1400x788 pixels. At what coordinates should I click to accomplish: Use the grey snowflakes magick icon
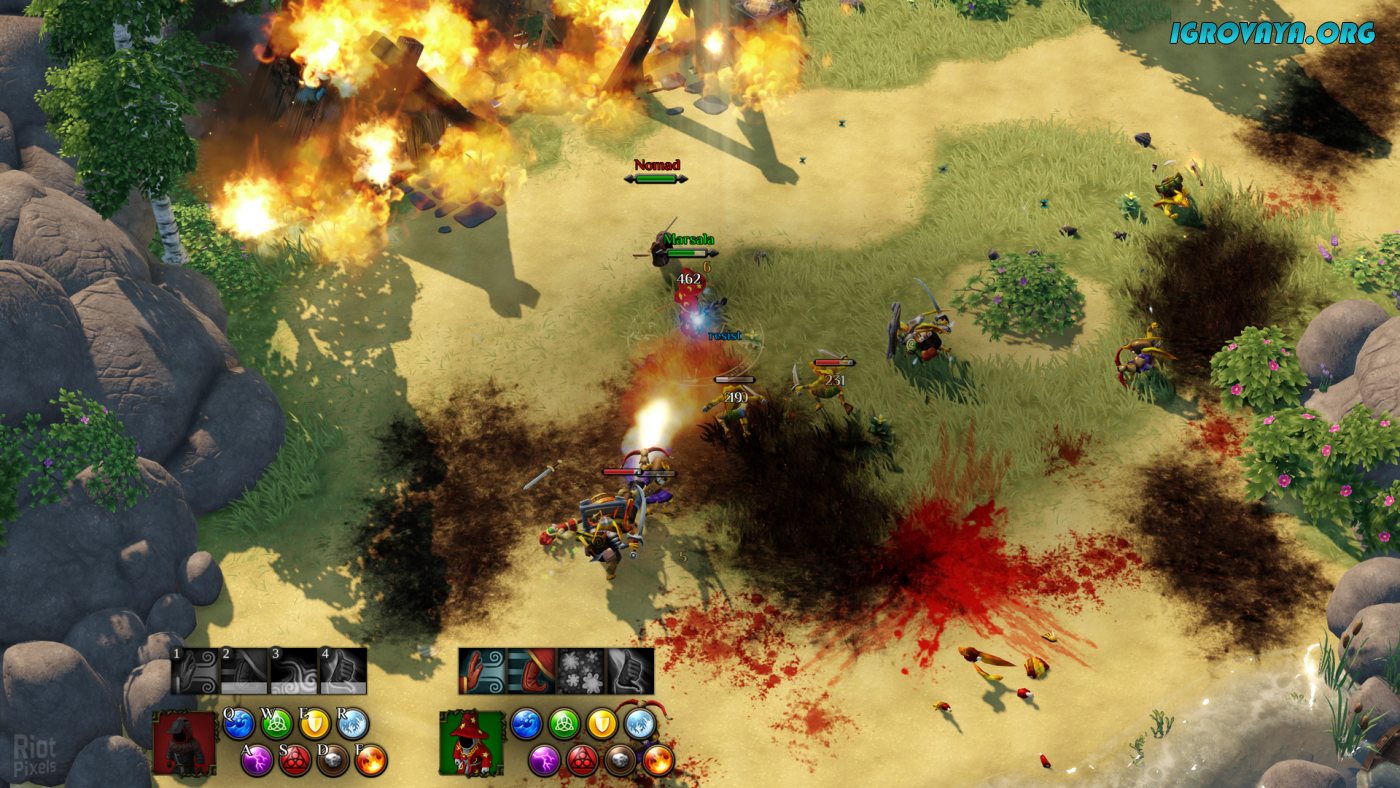581,671
